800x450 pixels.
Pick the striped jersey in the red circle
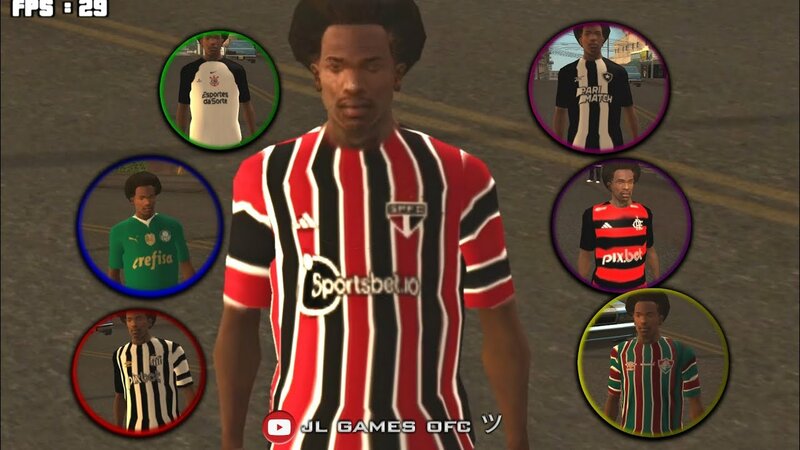pyautogui.click(x=138, y=372)
